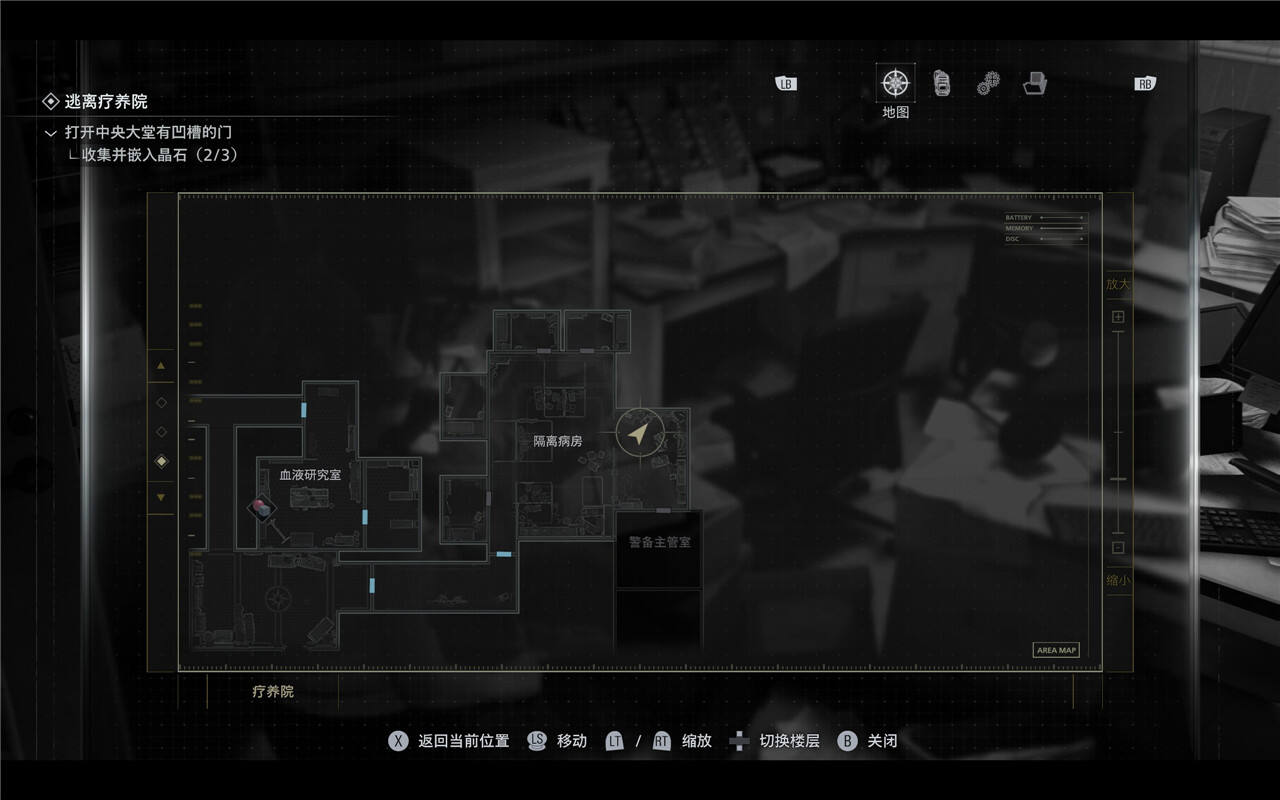Open the backpack inventory tab

[x=941, y=83]
